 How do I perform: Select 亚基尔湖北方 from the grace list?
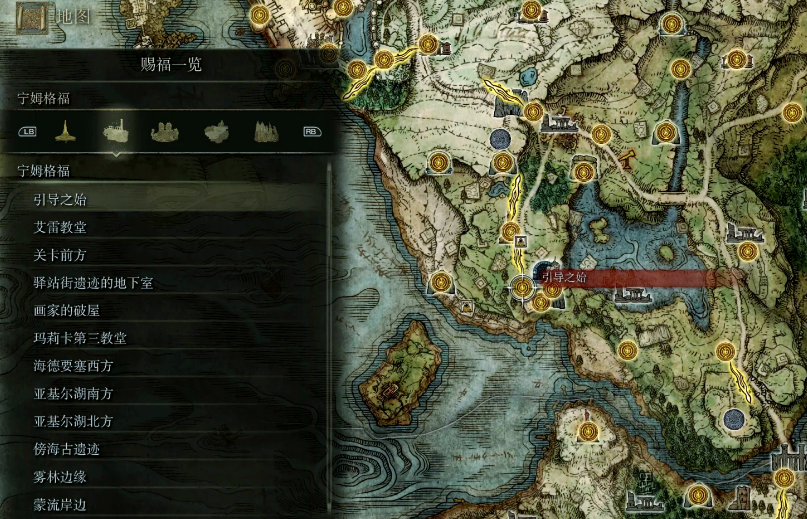point(73,421)
